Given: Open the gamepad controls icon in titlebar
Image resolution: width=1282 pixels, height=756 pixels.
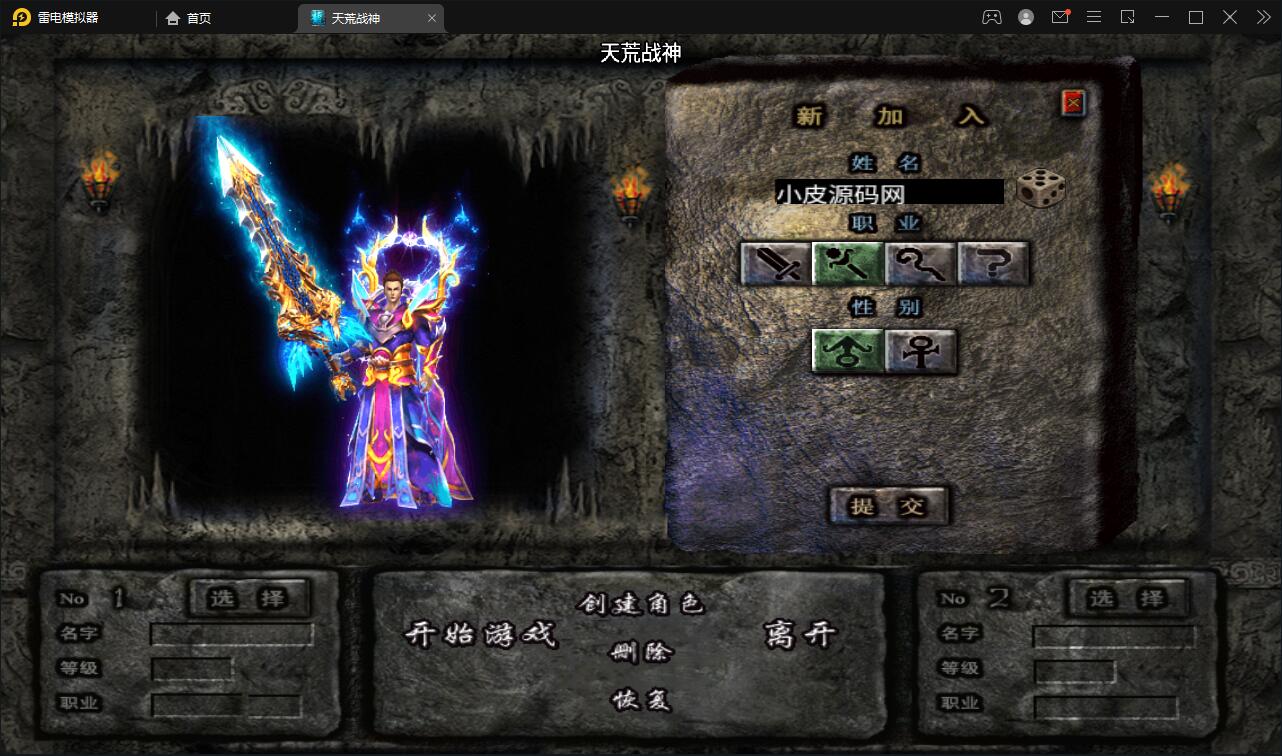Looking at the screenshot, I should [x=991, y=17].
